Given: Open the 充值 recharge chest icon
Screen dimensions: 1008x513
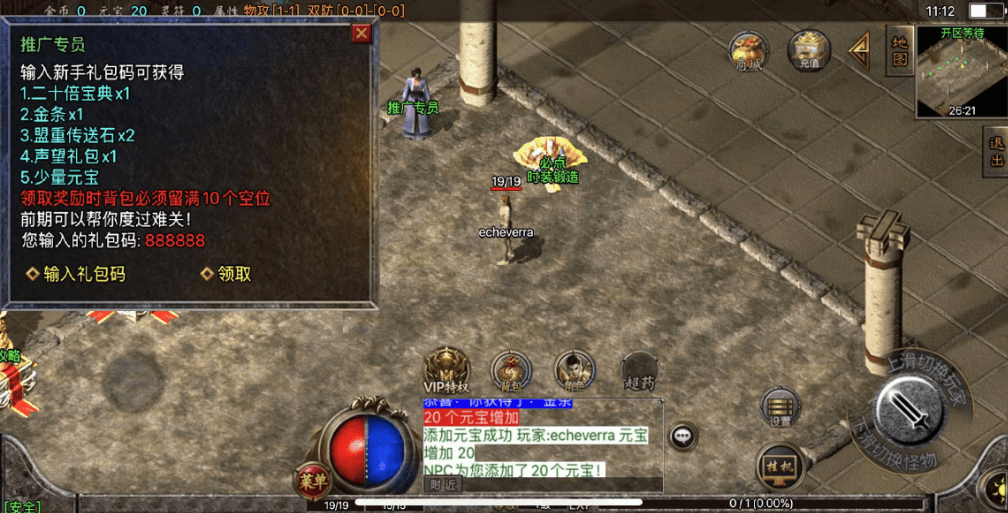Looking at the screenshot, I should tap(809, 49).
